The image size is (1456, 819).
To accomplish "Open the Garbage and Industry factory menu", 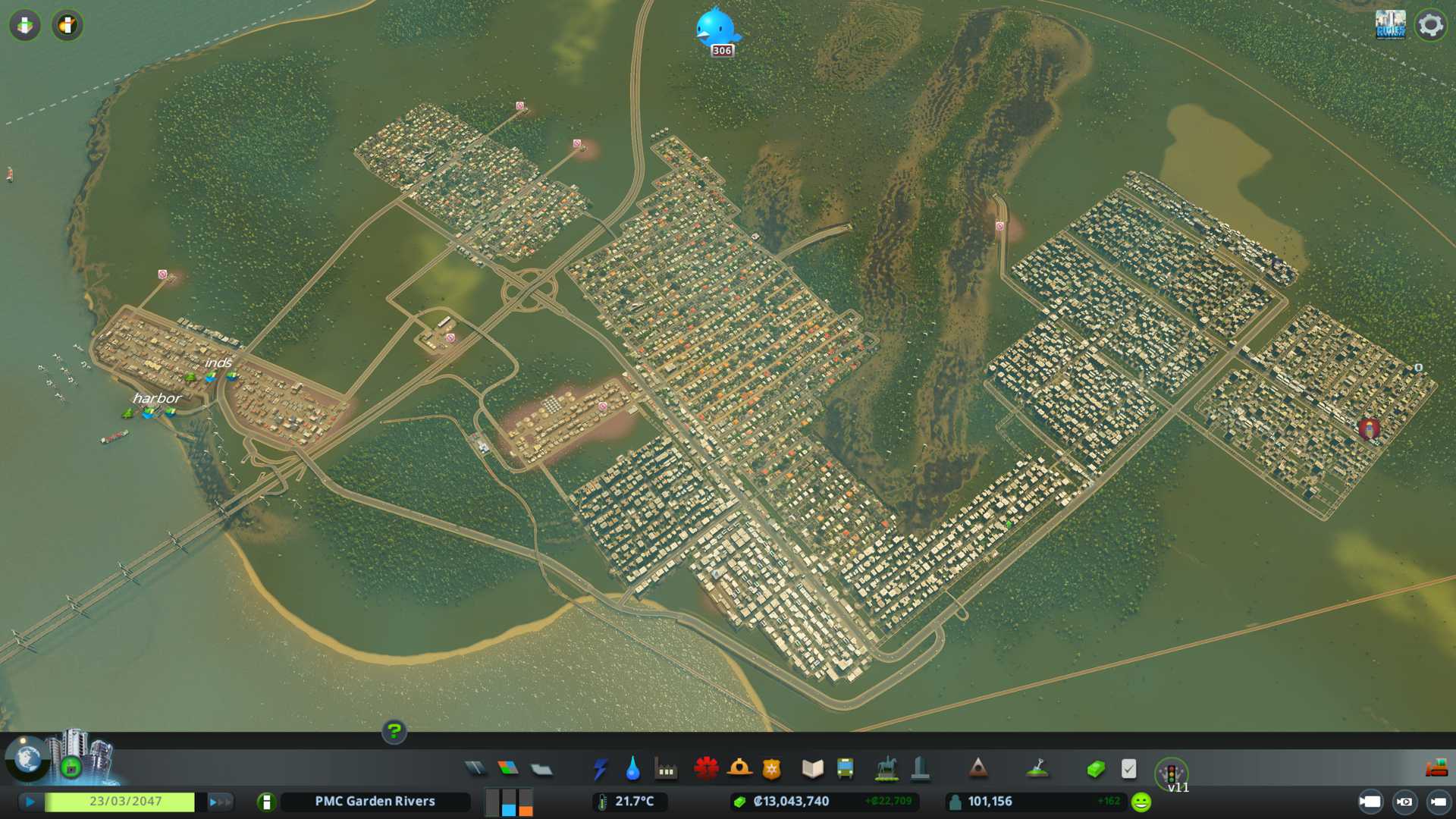I will click(x=666, y=770).
